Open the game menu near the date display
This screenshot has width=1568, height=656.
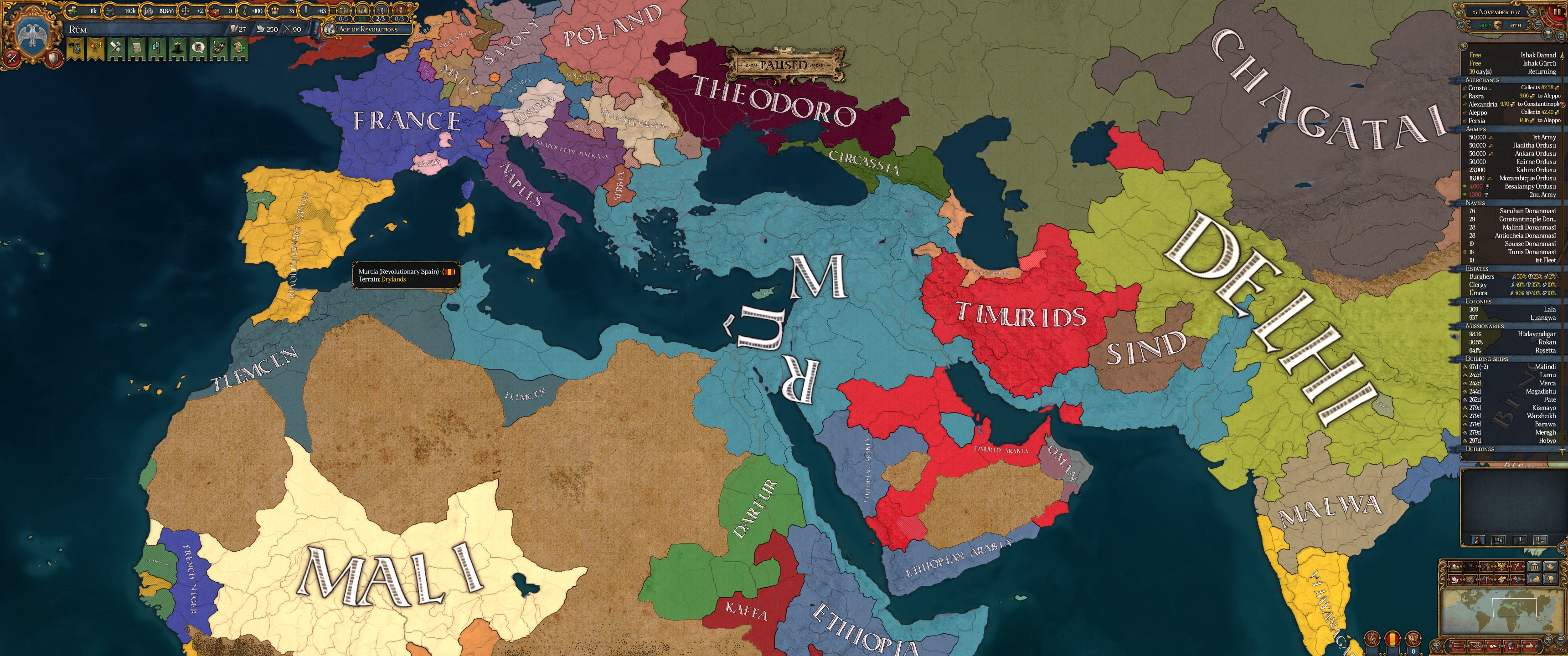[x=1562, y=37]
